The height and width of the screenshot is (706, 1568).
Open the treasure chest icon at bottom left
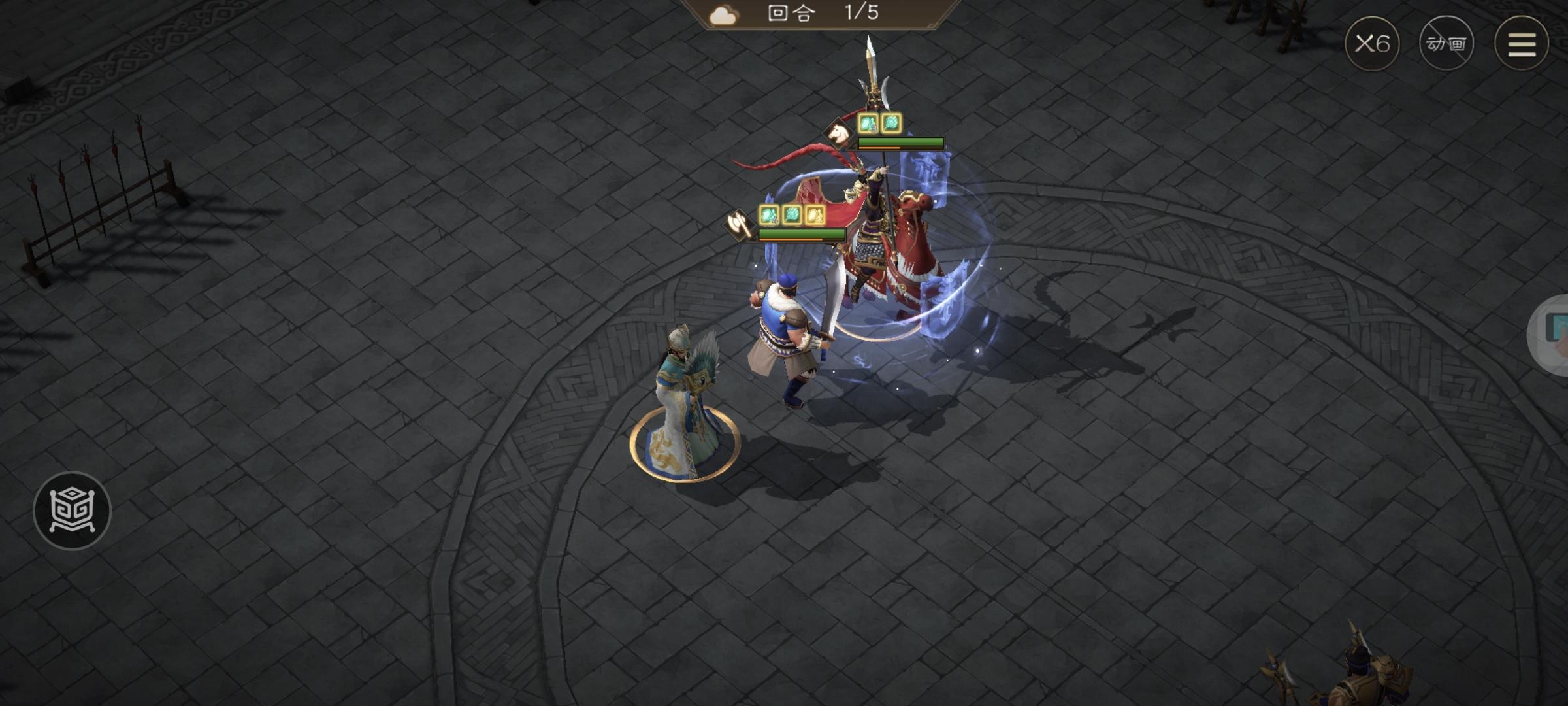(x=74, y=511)
